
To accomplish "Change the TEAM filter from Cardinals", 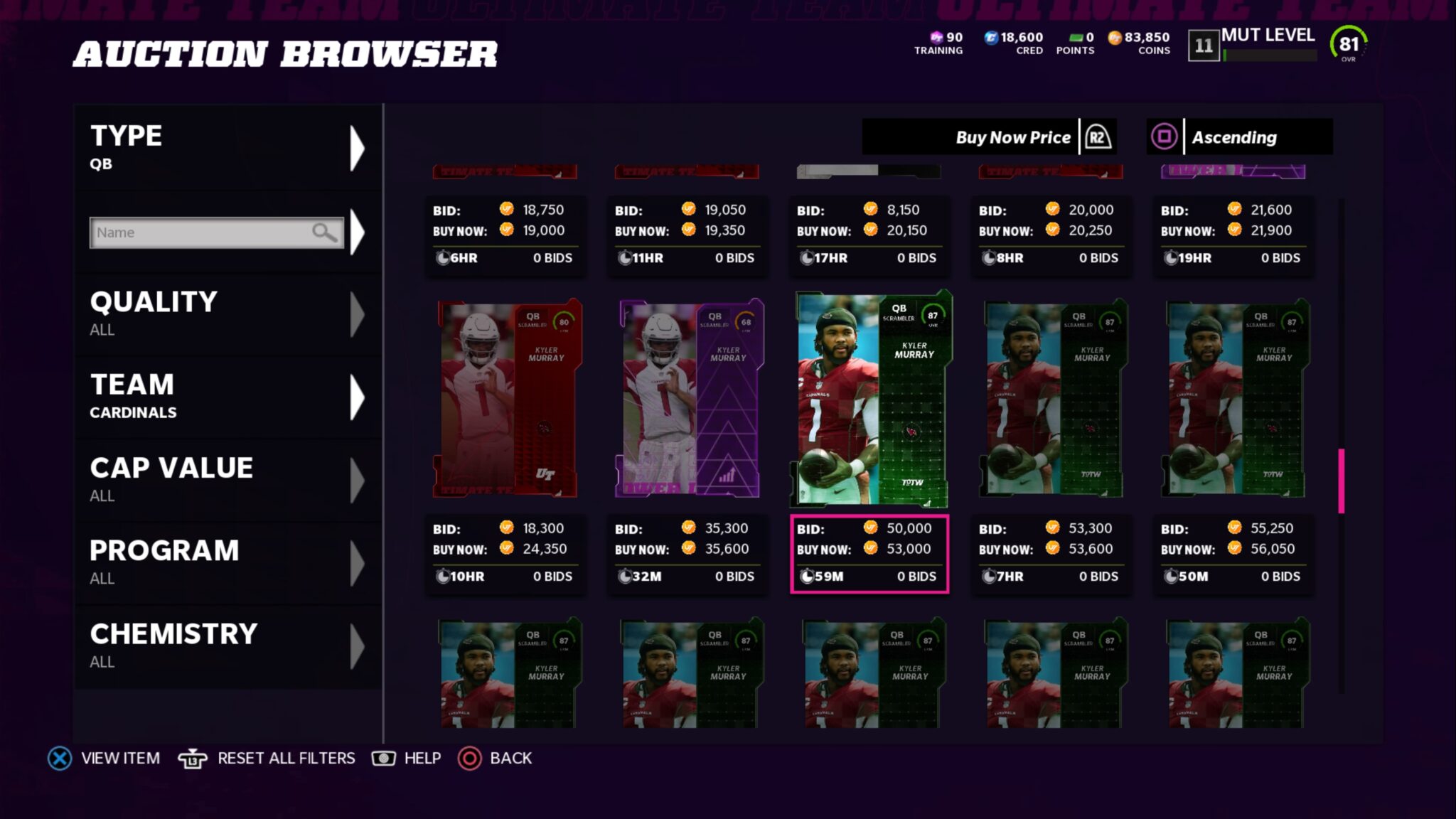I will pos(227,397).
